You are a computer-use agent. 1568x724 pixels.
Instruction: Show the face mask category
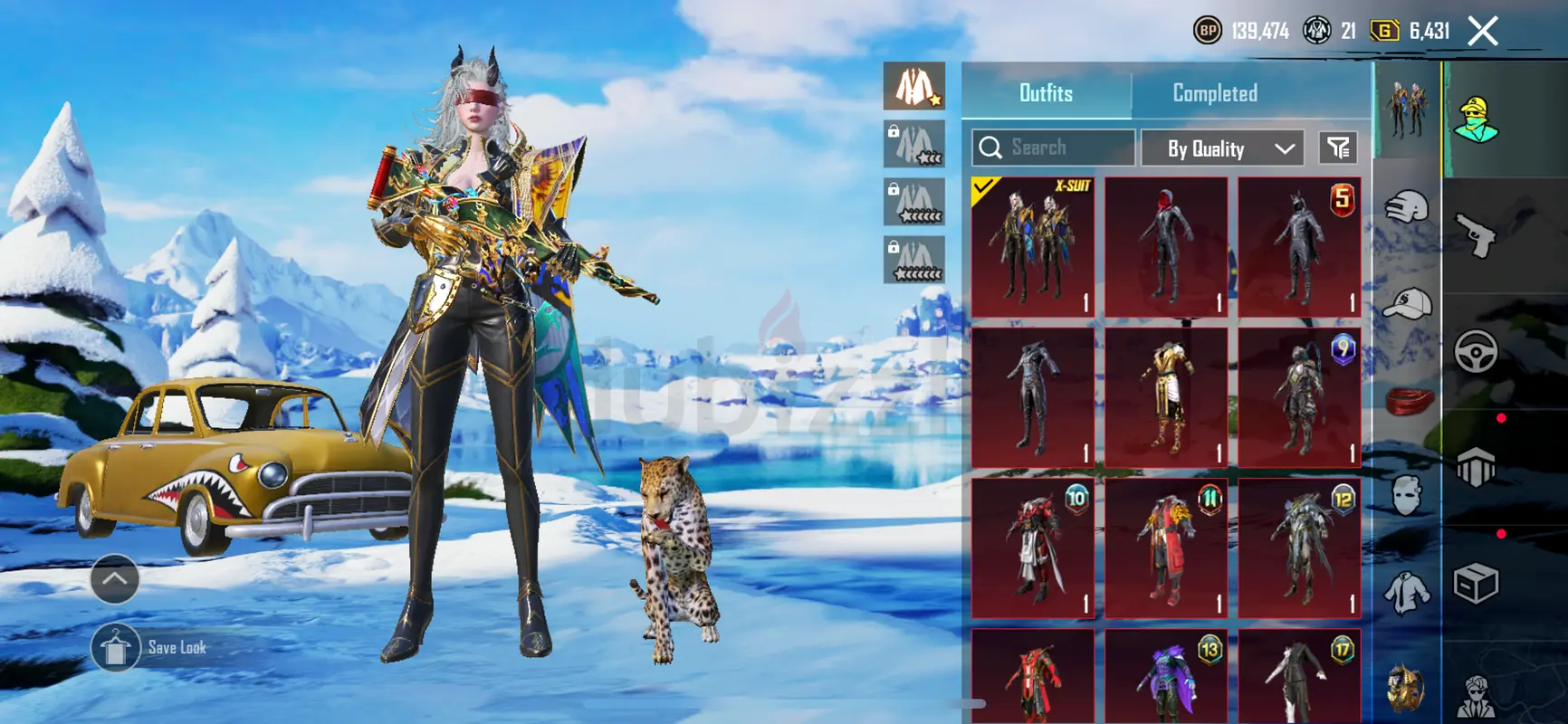[x=1406, y=495]
